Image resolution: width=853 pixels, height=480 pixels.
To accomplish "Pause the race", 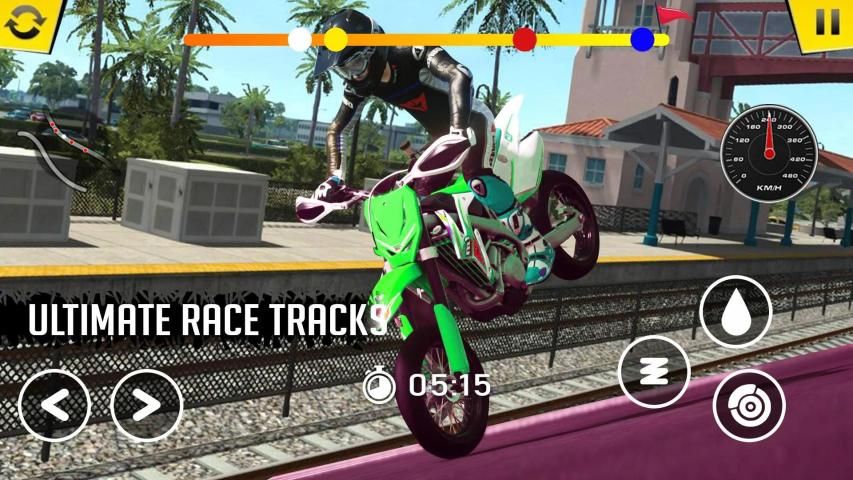I will [827, 22].
